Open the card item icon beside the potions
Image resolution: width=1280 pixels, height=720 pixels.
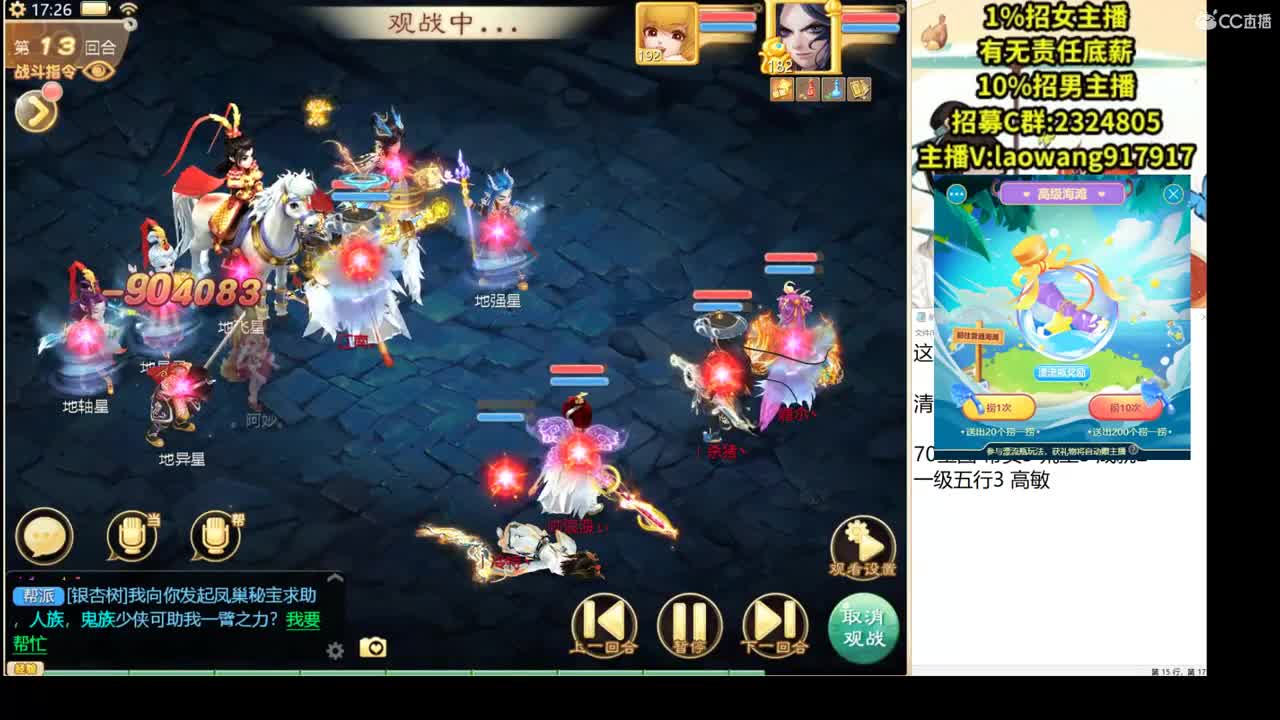859,89
